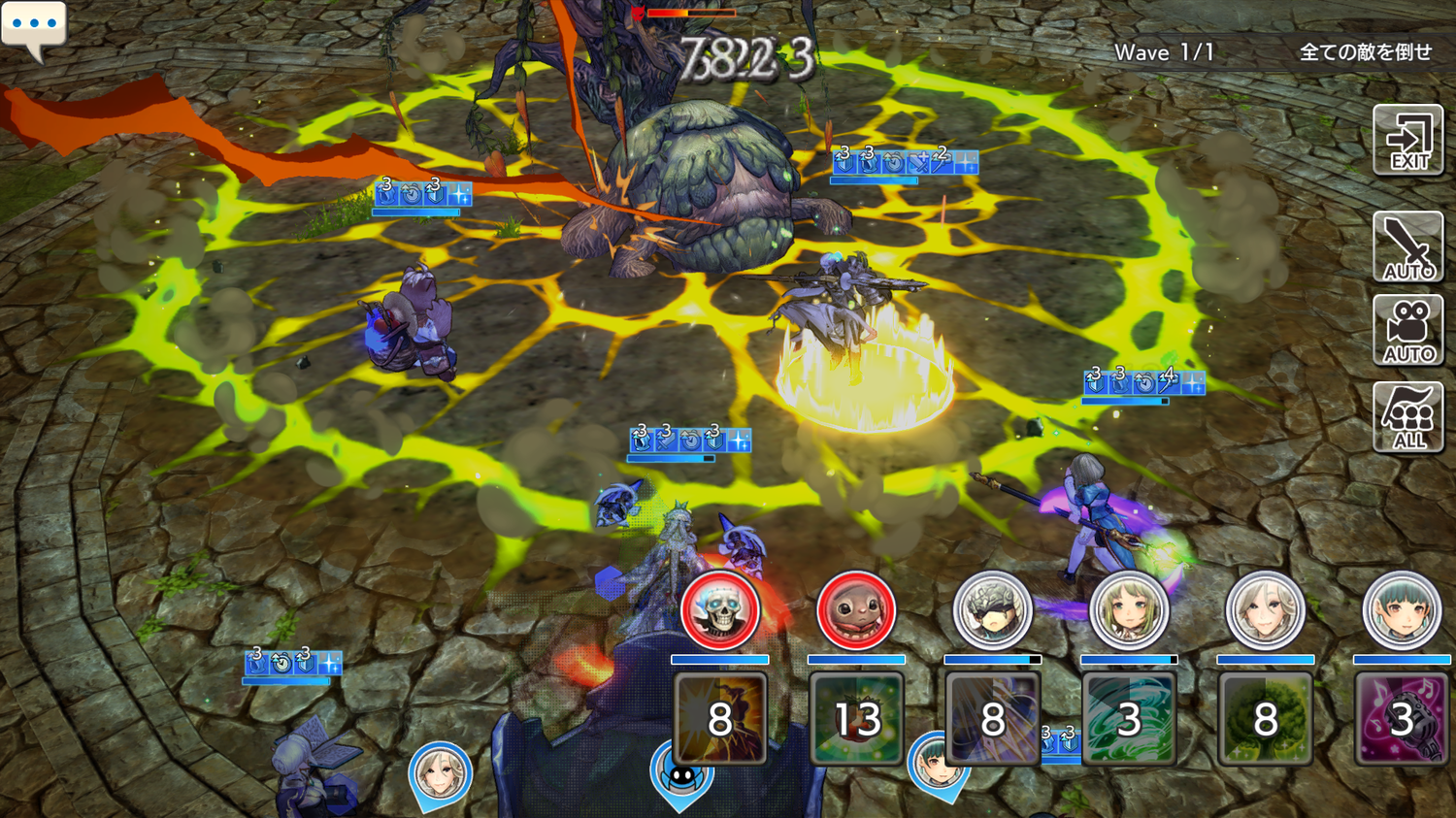The width and height of the screenshot is (1456, 818).
Task: Select the skull character portrait
Action: (x=719, y=611)
